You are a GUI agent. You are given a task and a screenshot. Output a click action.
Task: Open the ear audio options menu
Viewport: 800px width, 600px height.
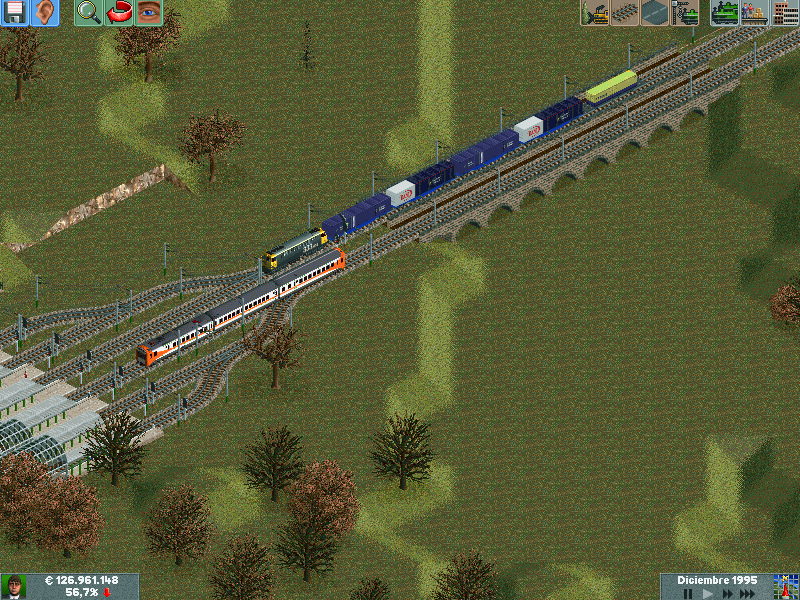[x=45, y=13]
